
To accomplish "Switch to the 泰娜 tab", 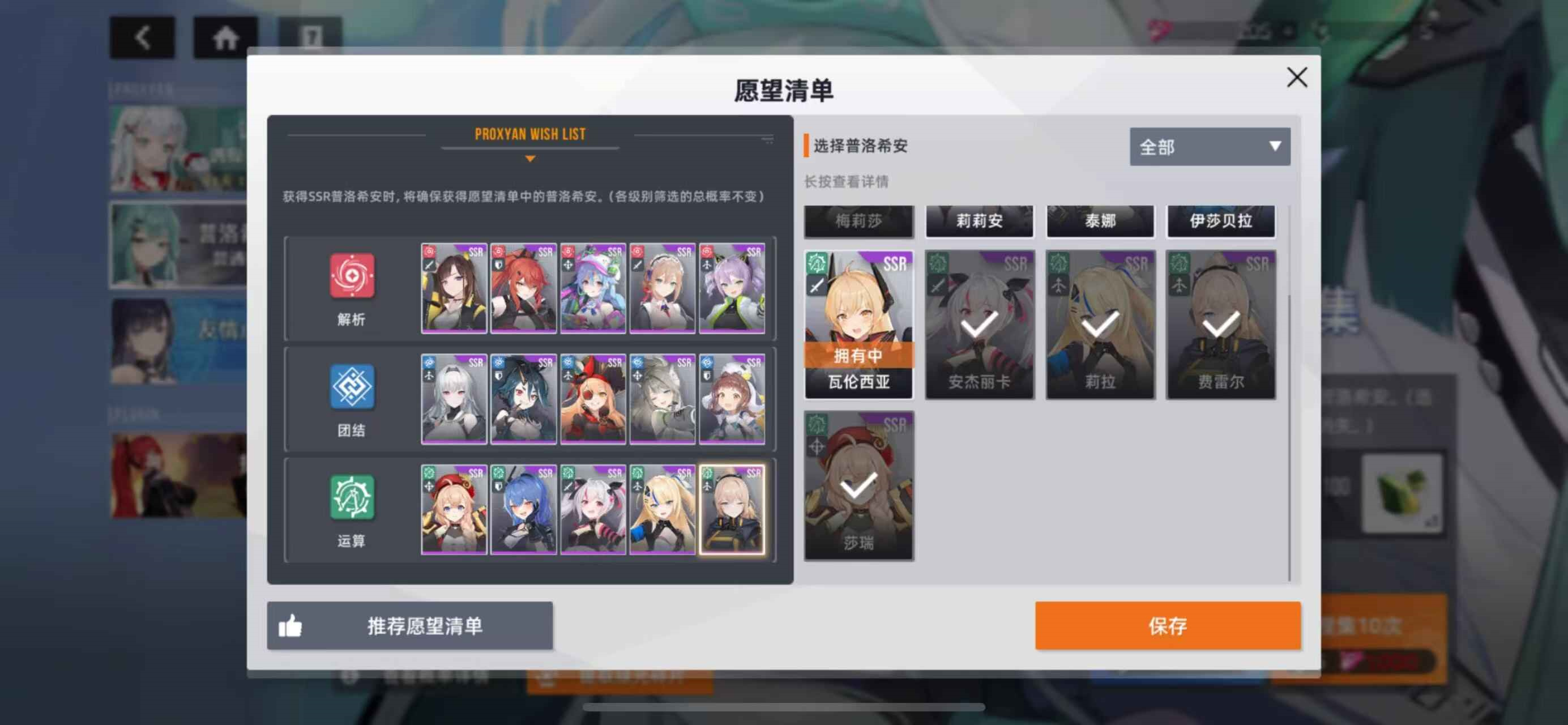I will (x=1099, y=221).
